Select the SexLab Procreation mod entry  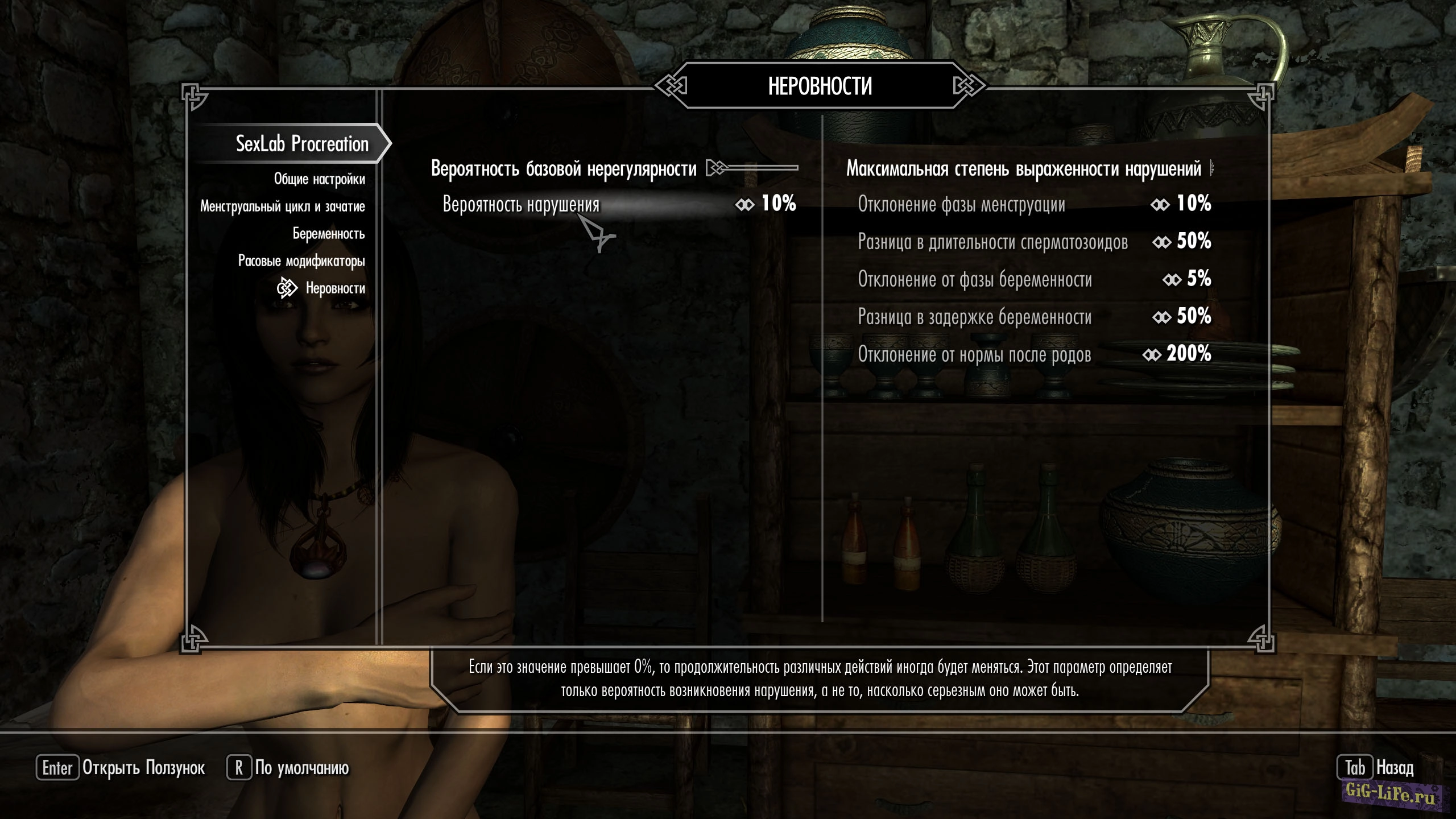point(302,144)
